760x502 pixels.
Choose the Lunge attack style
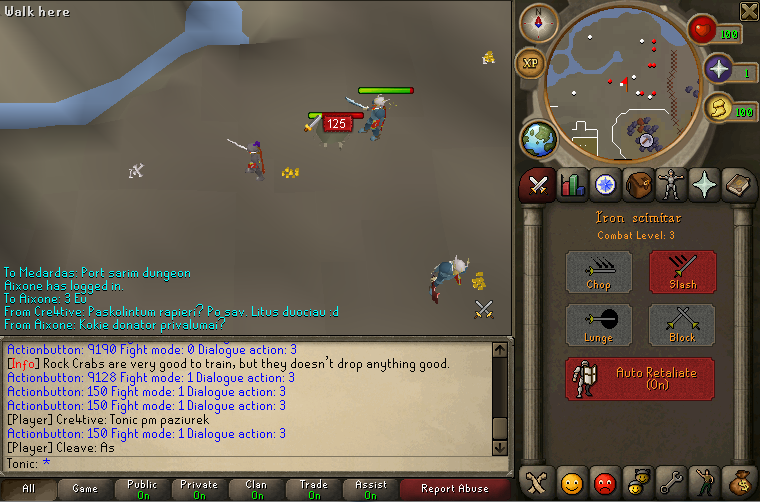click(x=599, y=325)
